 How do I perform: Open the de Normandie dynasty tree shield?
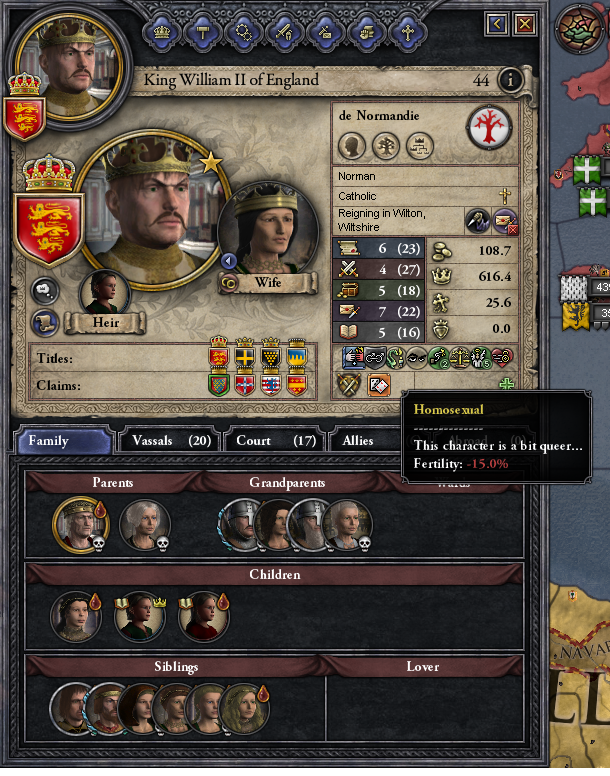coord(489,127)
